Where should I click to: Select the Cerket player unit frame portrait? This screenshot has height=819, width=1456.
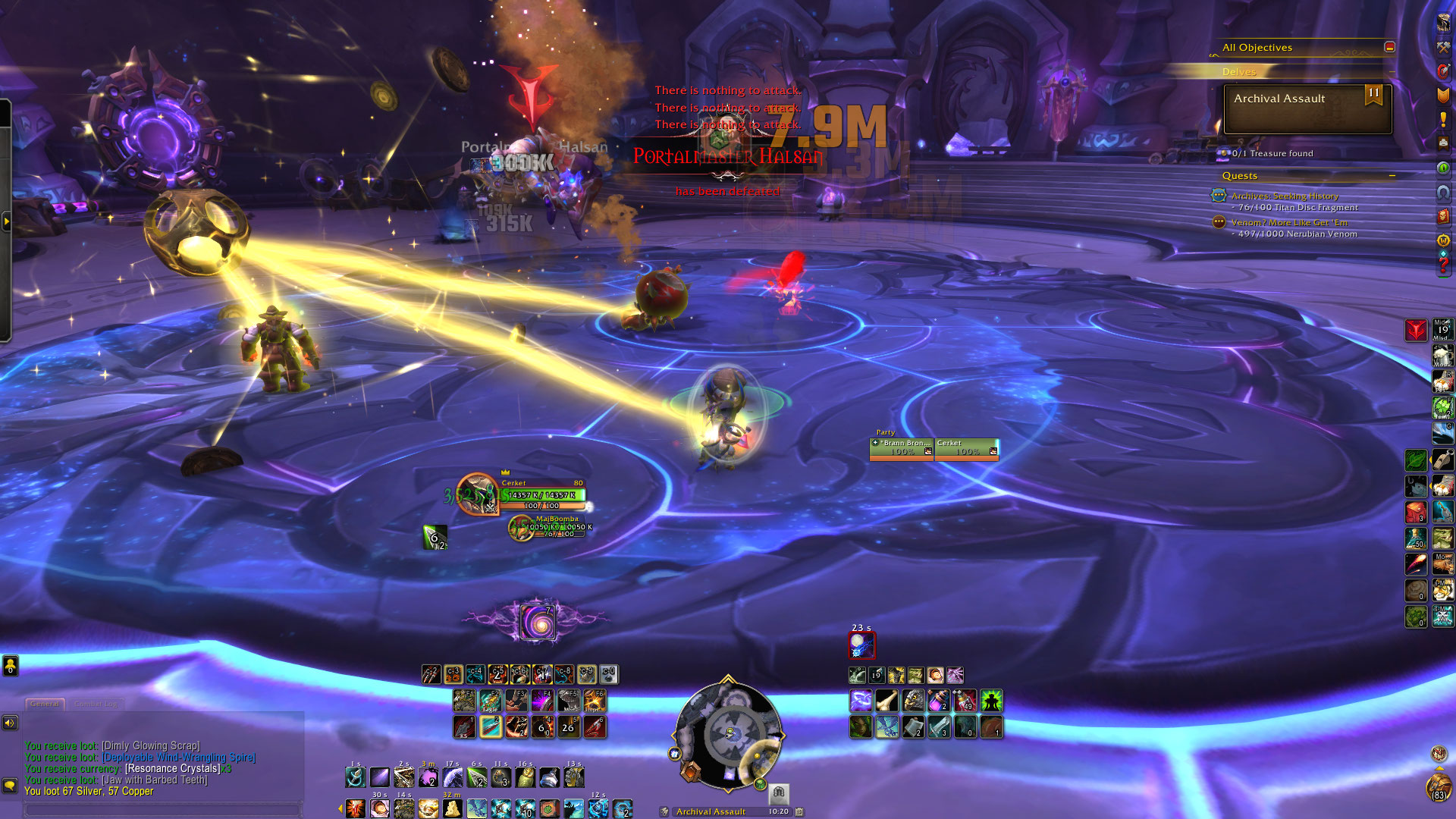point(478,494)
